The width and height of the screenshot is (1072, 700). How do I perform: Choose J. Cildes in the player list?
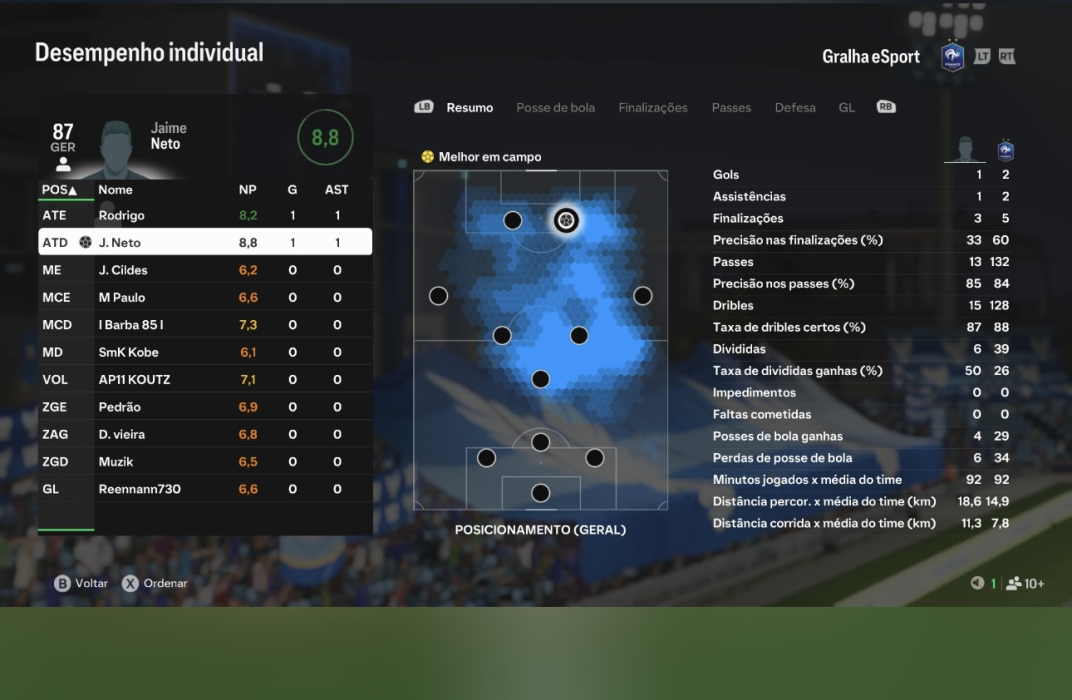205,270
